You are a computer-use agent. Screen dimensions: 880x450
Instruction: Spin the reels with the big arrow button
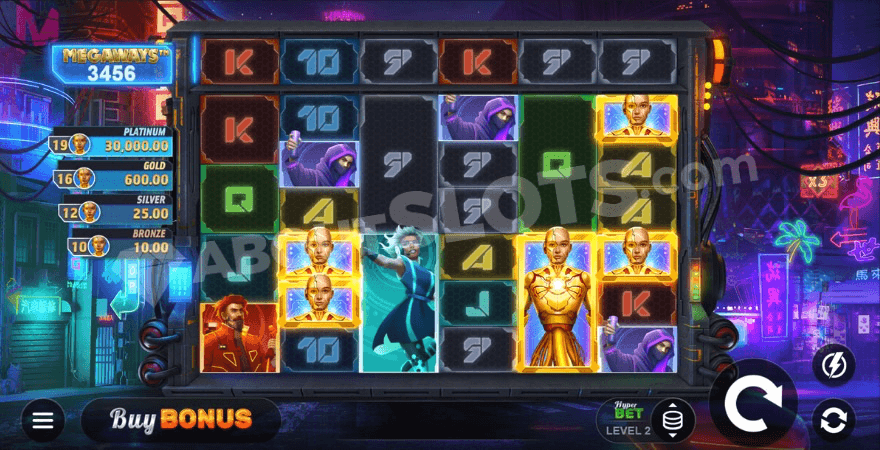[x=753, y=404]
